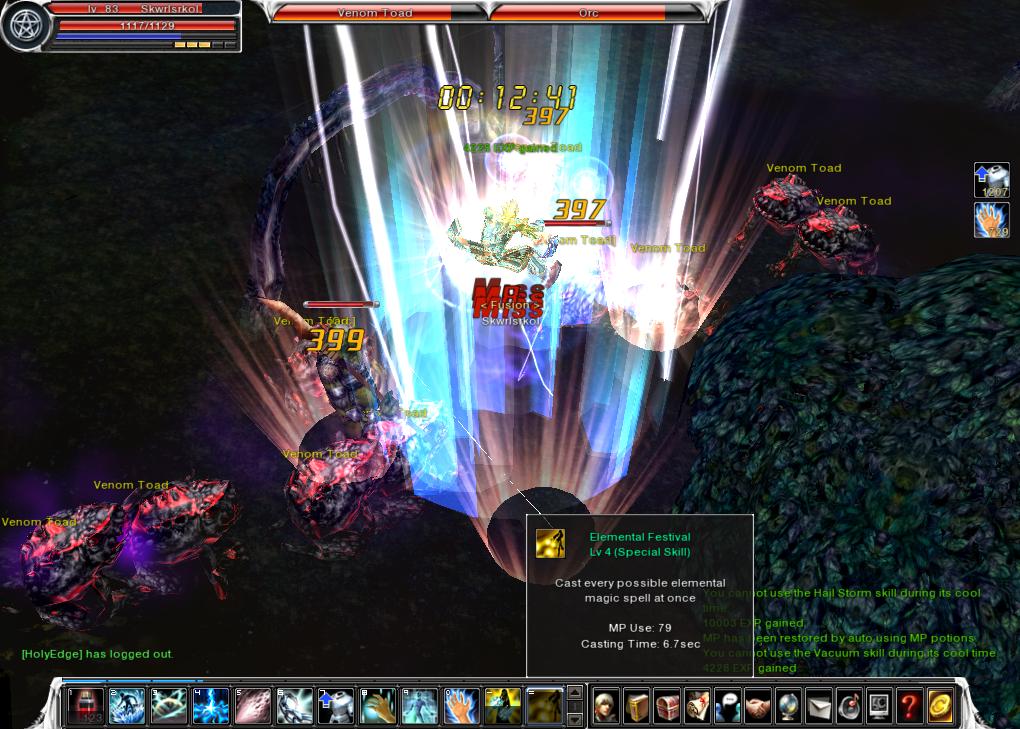Open the envelope mailbox
This screenshot has height=729, width=1020.
818,706
